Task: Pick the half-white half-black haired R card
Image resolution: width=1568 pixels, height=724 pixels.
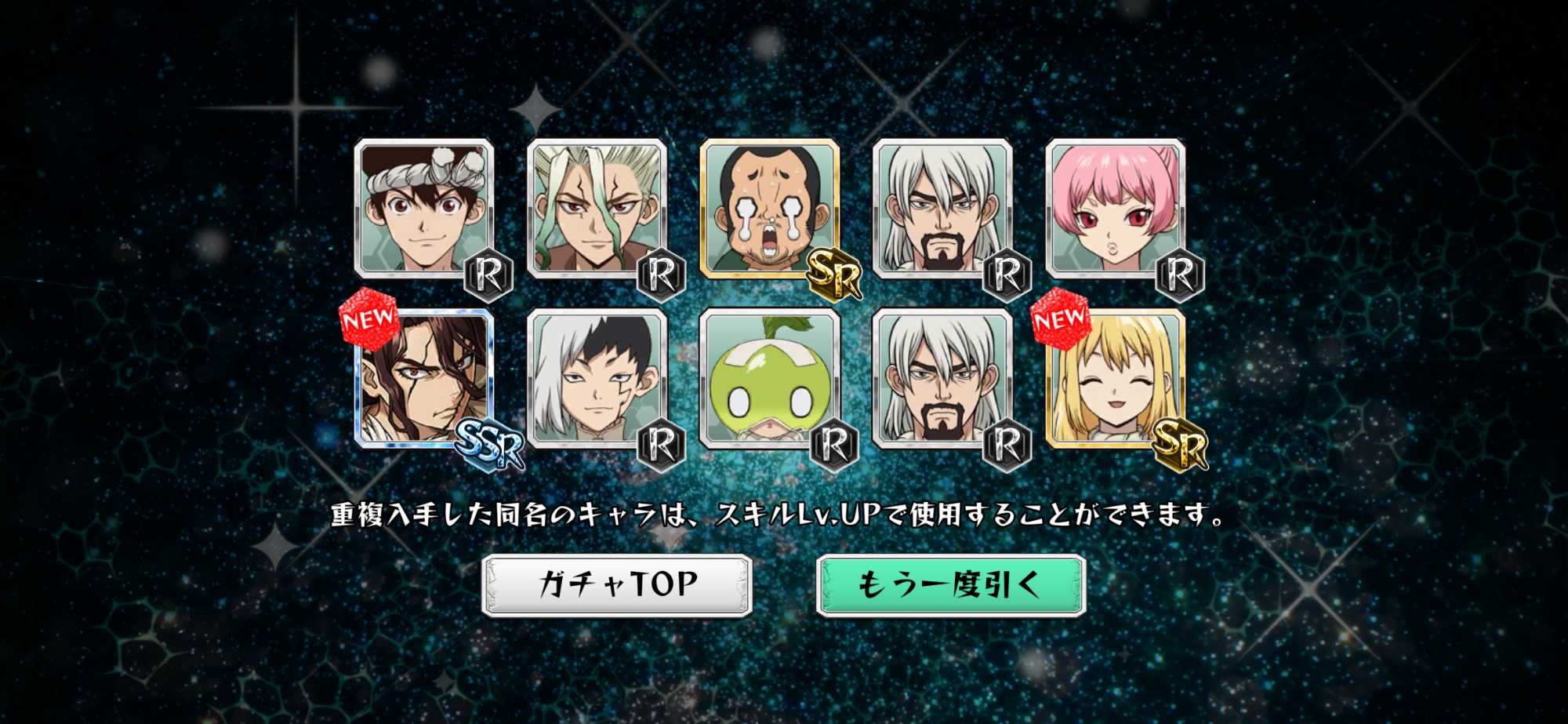Action: click(x=597, y=379)
